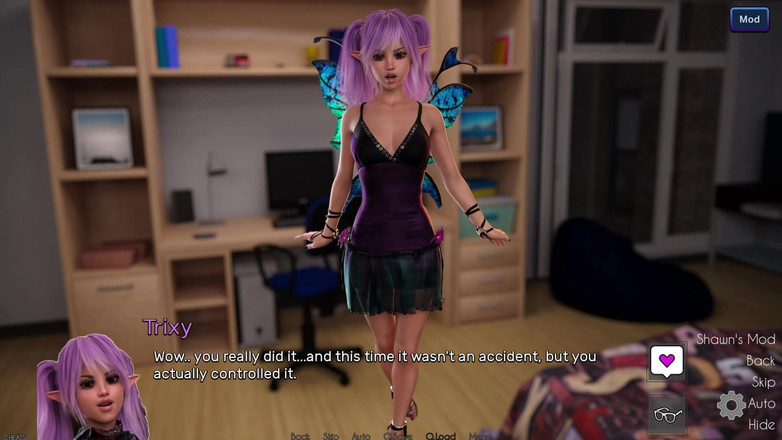Image resolution: width=782 pixels, height=440 pixels.
Task: Open settings with the gear icon
Action: 731,404
